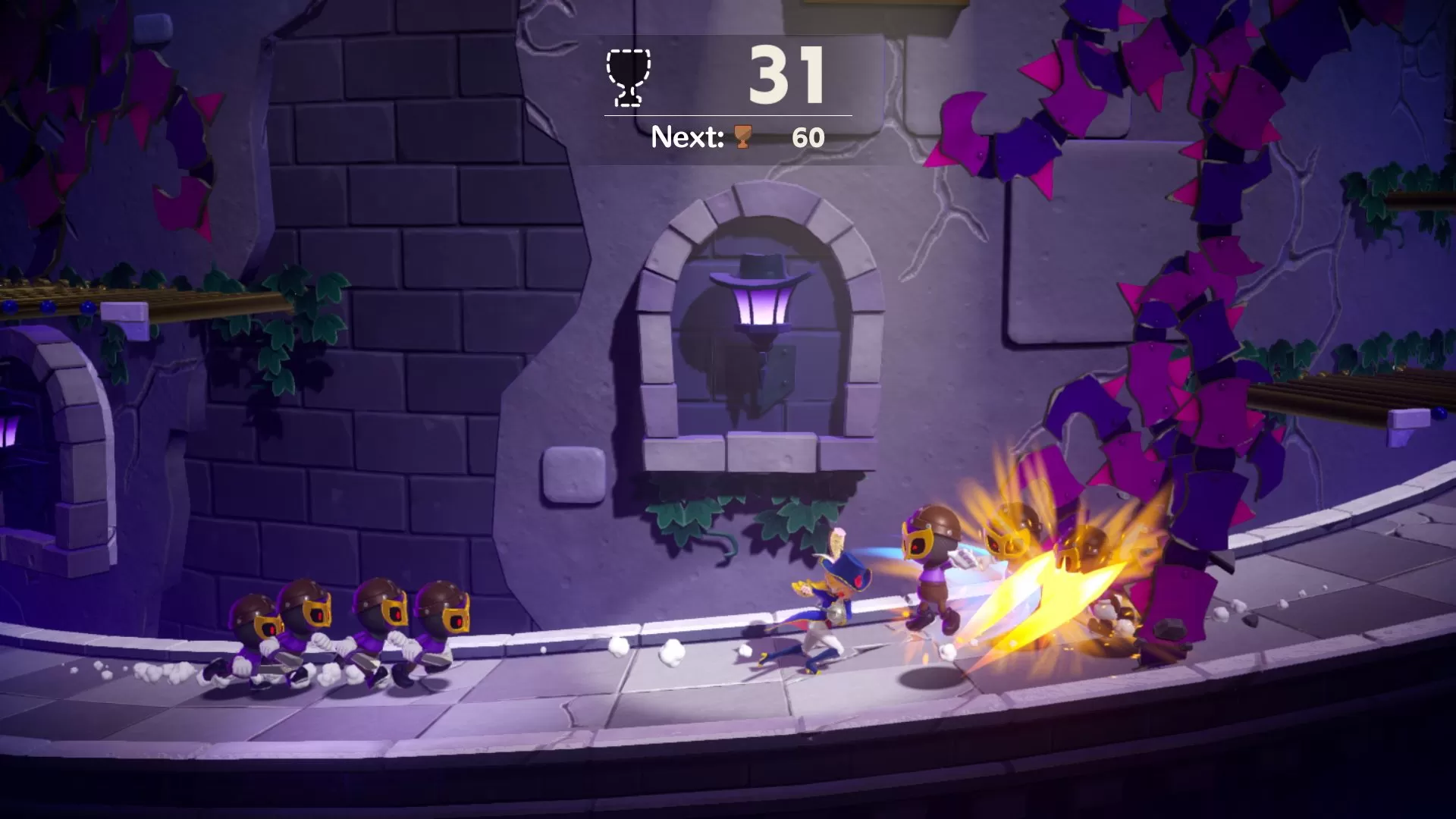Select the bronze trophy next-goal icon
Screen dimensions: 1456x819
(742, 137)
